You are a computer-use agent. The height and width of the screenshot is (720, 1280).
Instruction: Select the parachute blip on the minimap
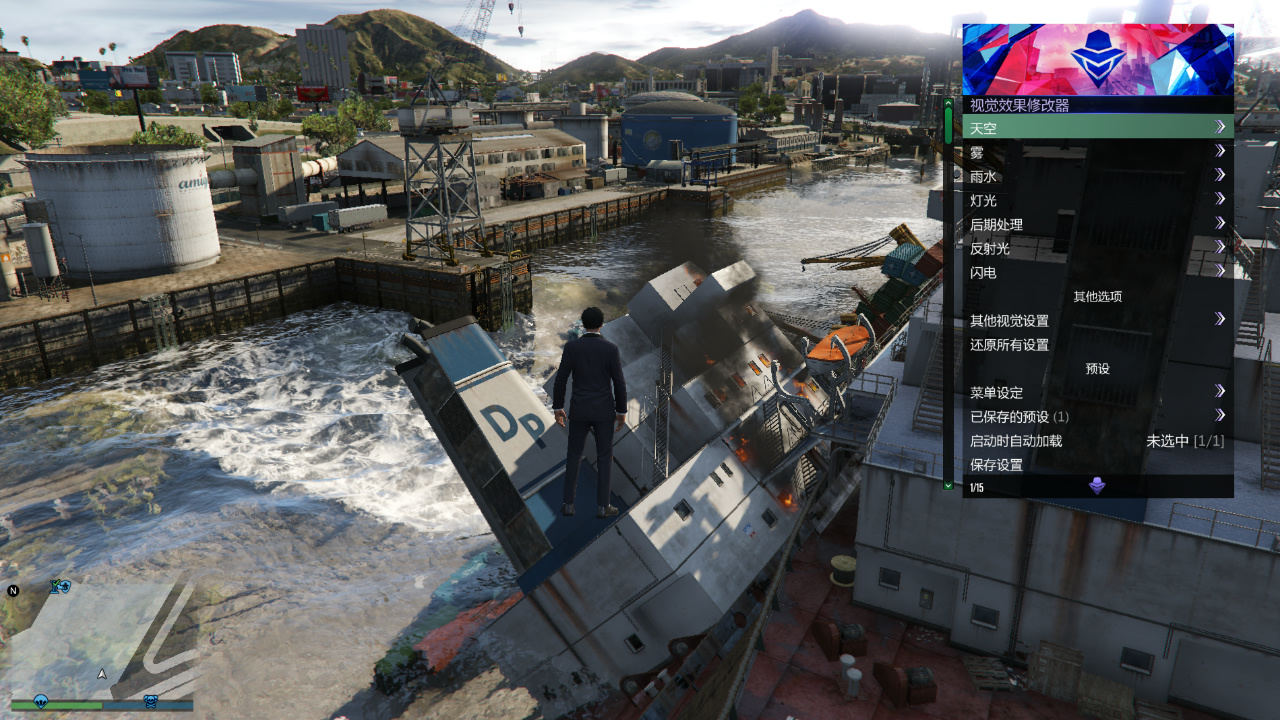[x=41, y=701]
